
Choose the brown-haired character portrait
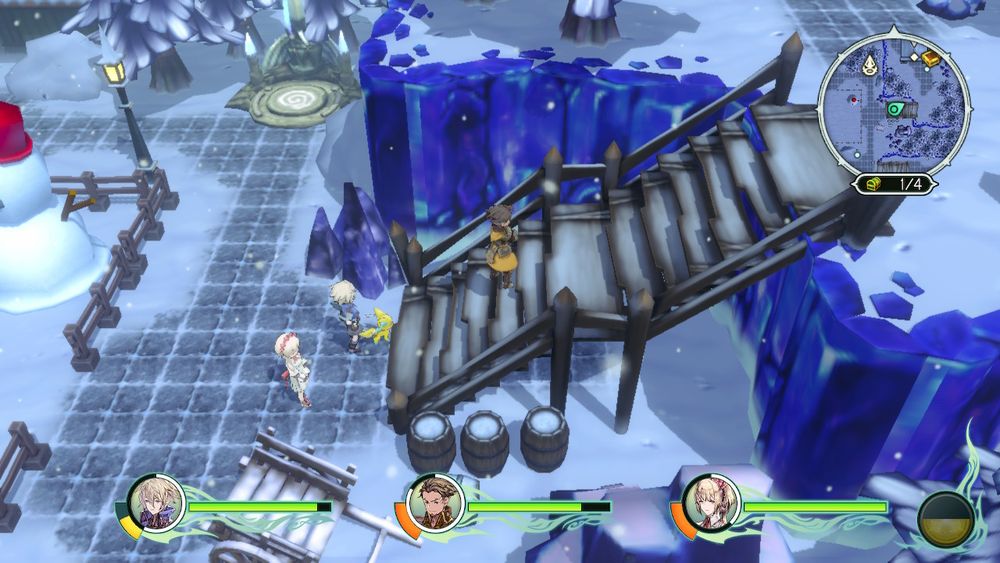(x=435, y=502)
